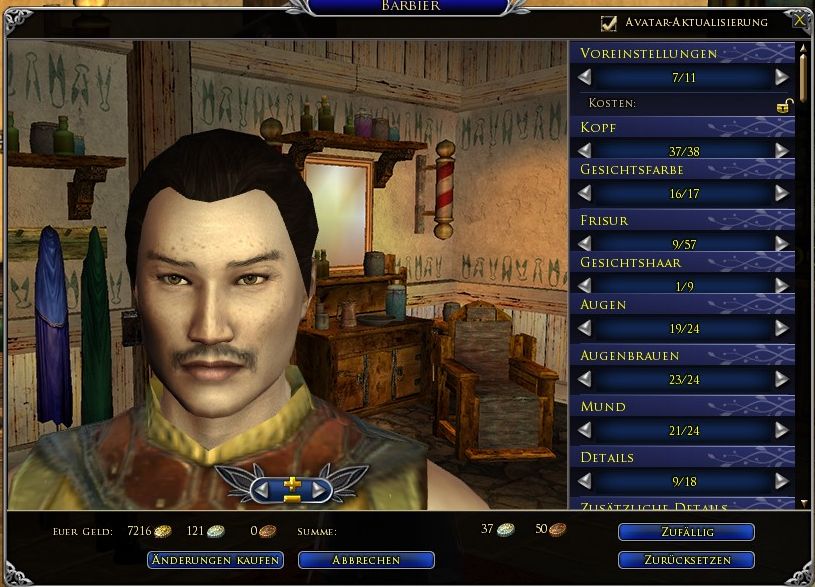Pick next Mund option
This screenshot has width=815, height=587.
click(x=781, y=430)
